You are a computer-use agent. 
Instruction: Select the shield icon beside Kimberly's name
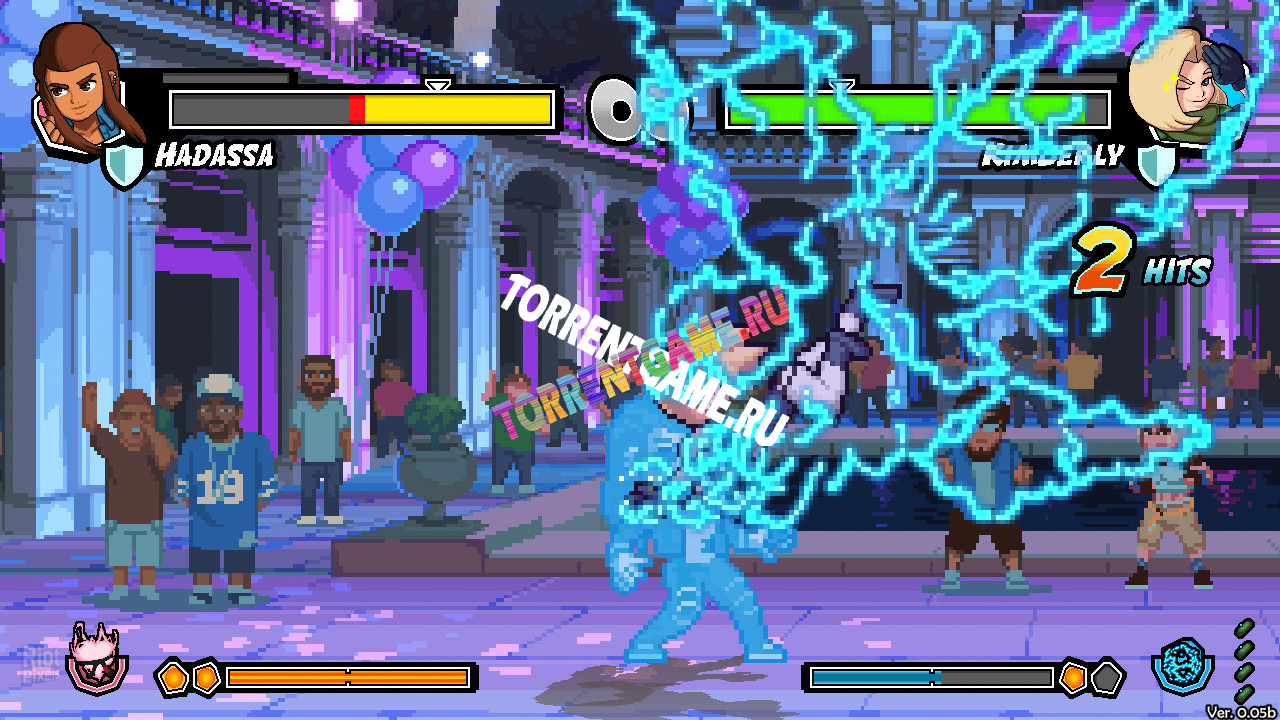(1157, 163)
